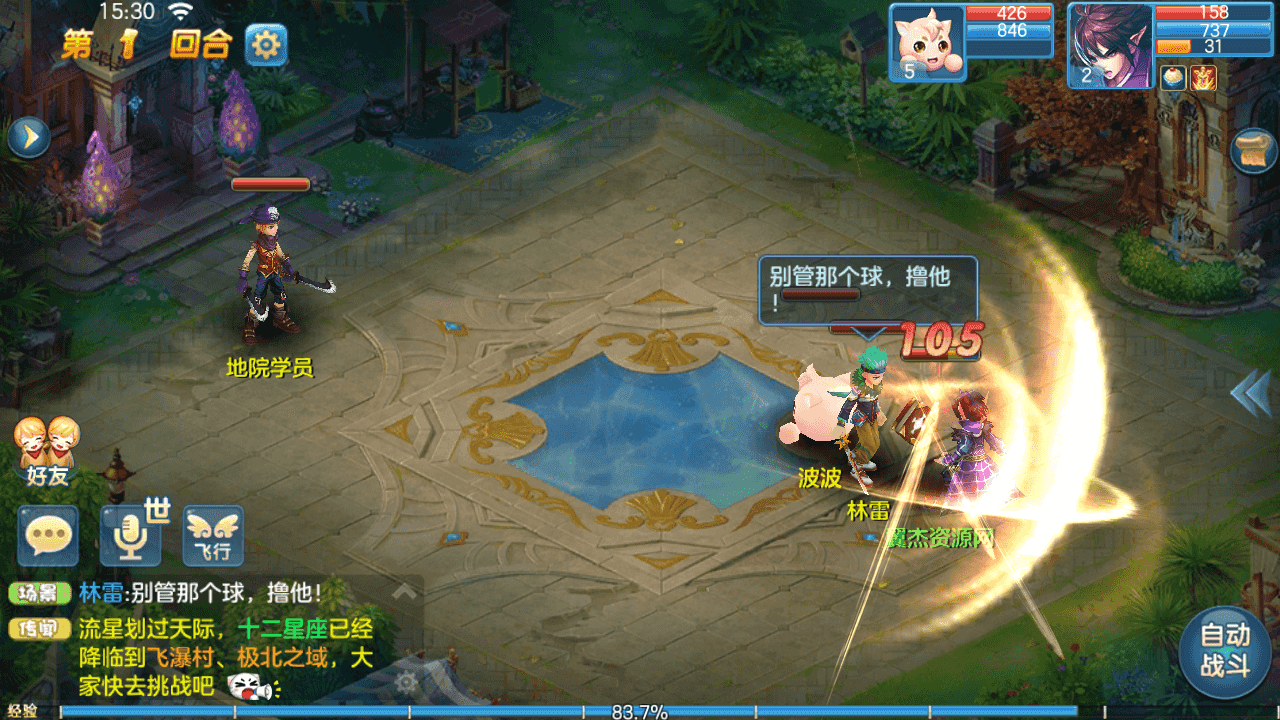Select the purple-haired hero portrait
1280x720 pixels.
point(1109,45)
